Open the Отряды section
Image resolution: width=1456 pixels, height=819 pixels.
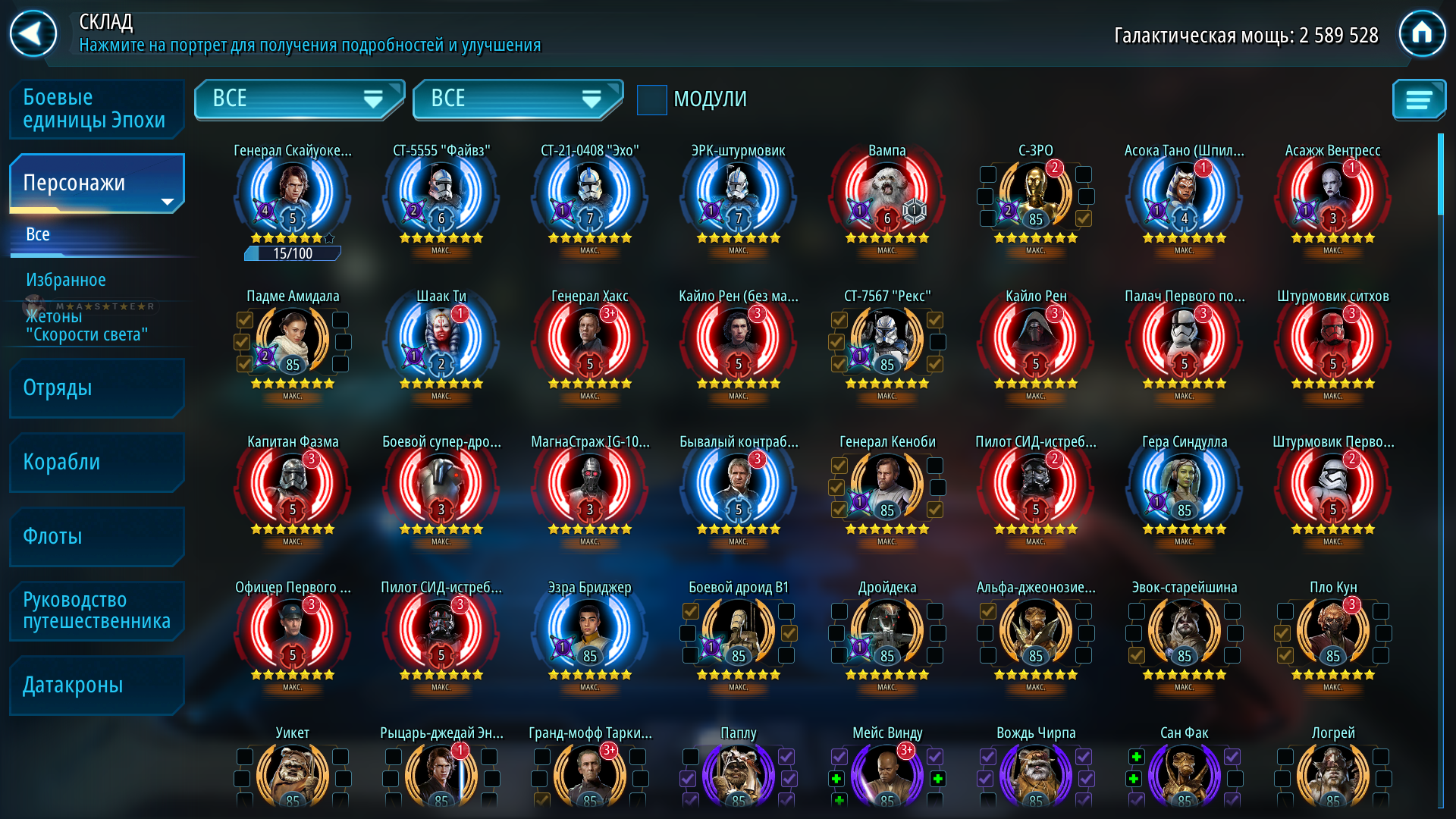(96, 388)
